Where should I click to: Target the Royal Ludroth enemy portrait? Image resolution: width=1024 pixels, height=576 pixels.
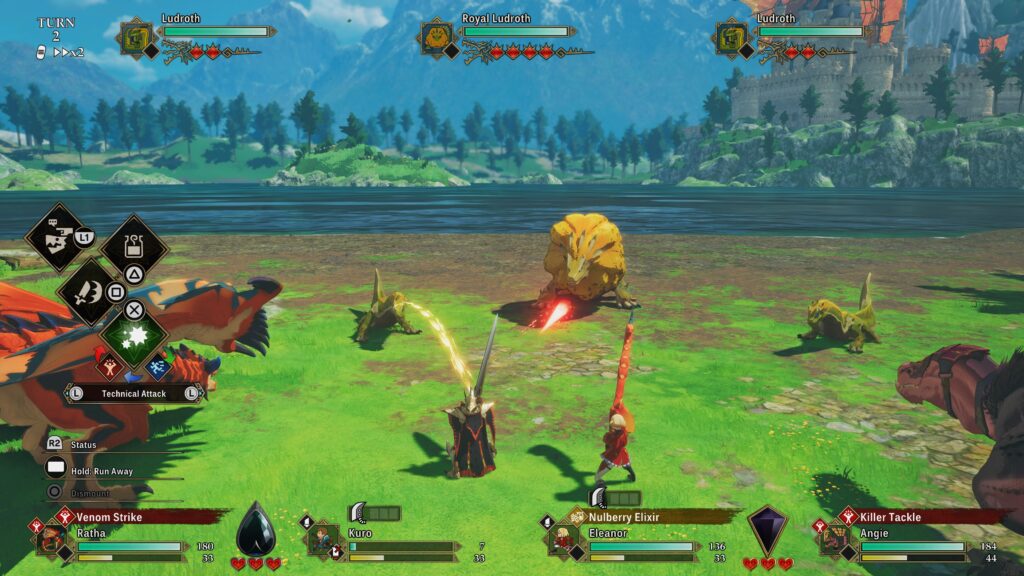click(x=437, y=39)
